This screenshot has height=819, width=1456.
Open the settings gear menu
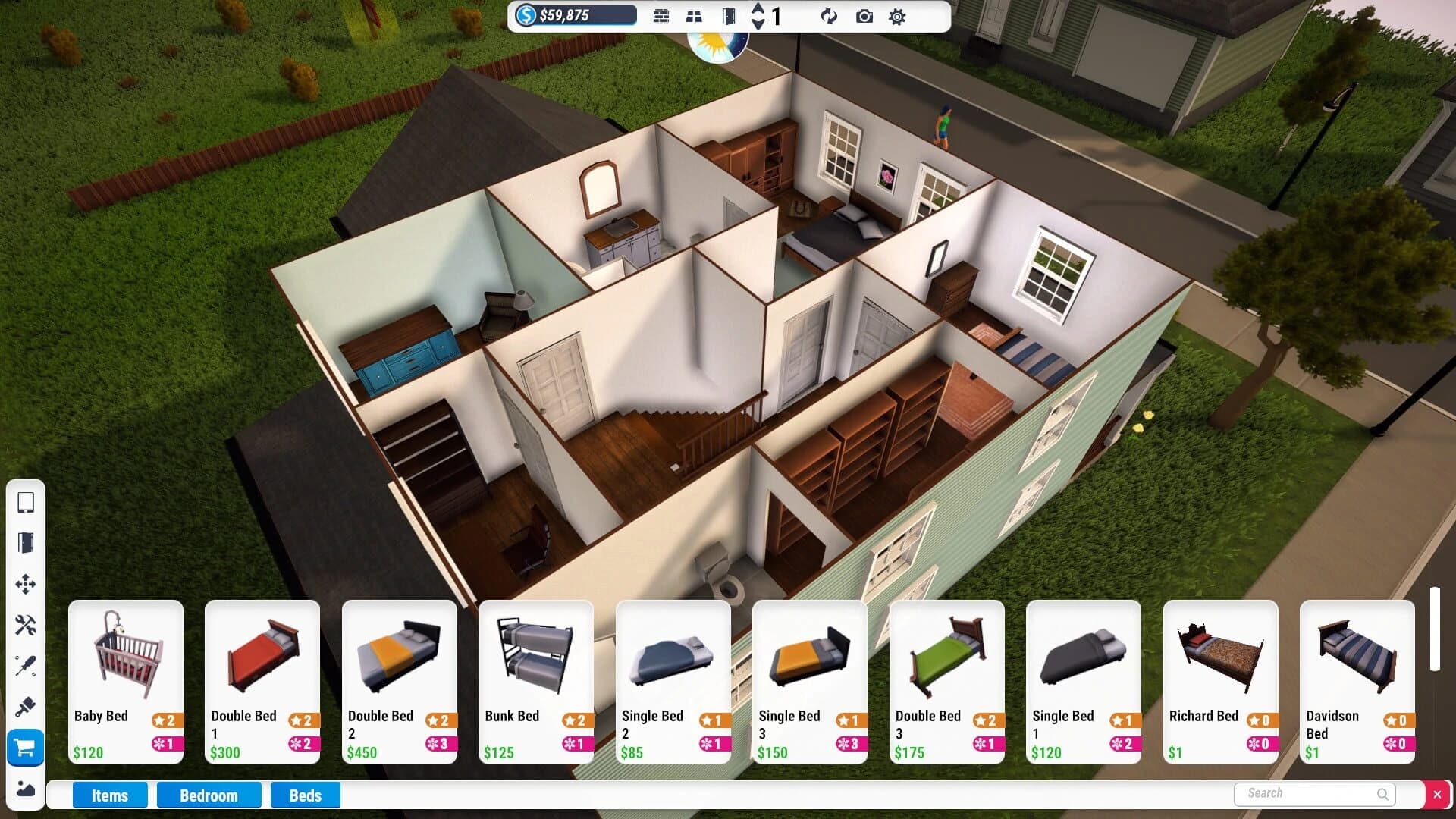pyautogui.click(x=897, y=16)
